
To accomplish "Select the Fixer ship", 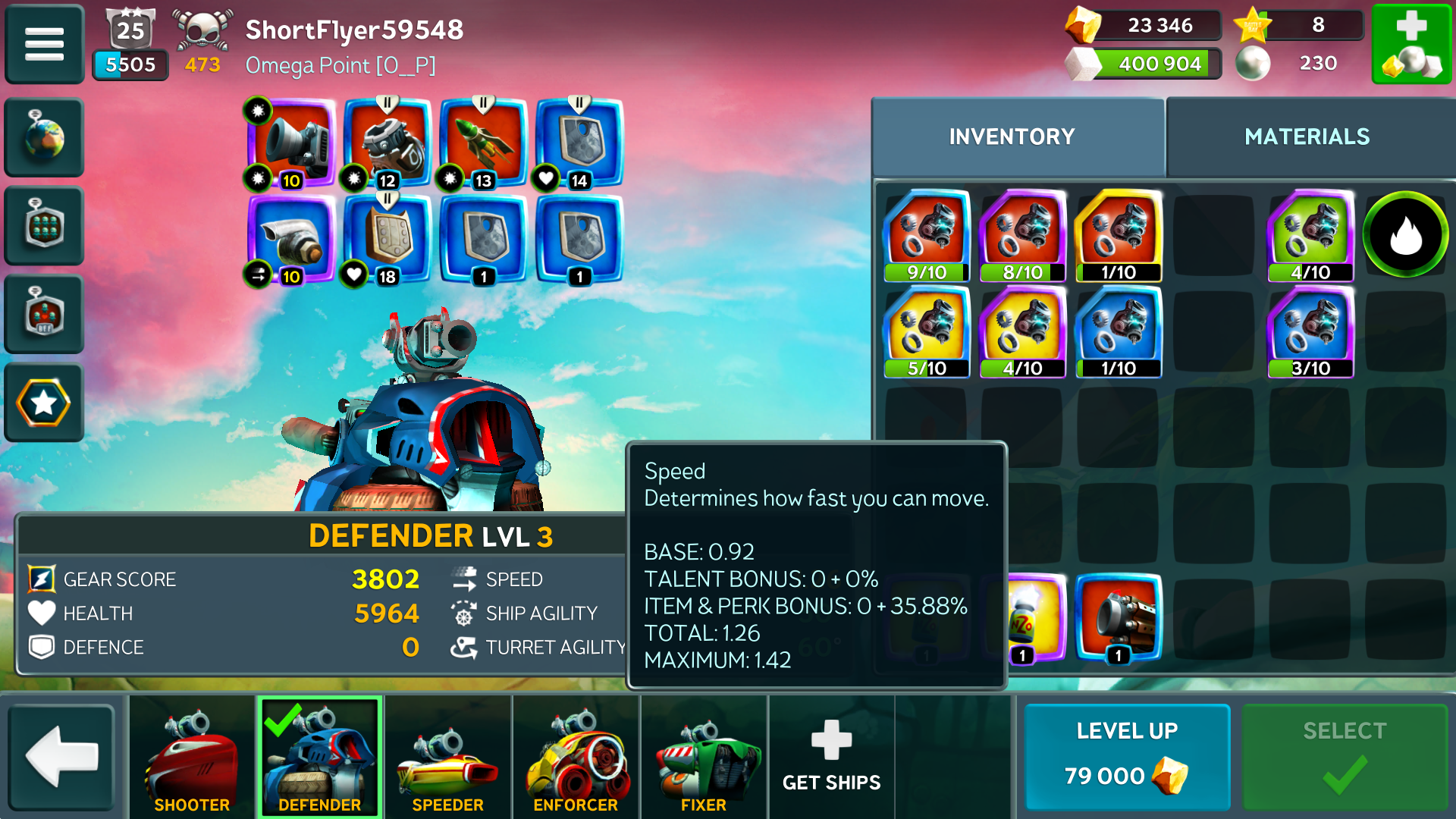I will tap(704, 756).
